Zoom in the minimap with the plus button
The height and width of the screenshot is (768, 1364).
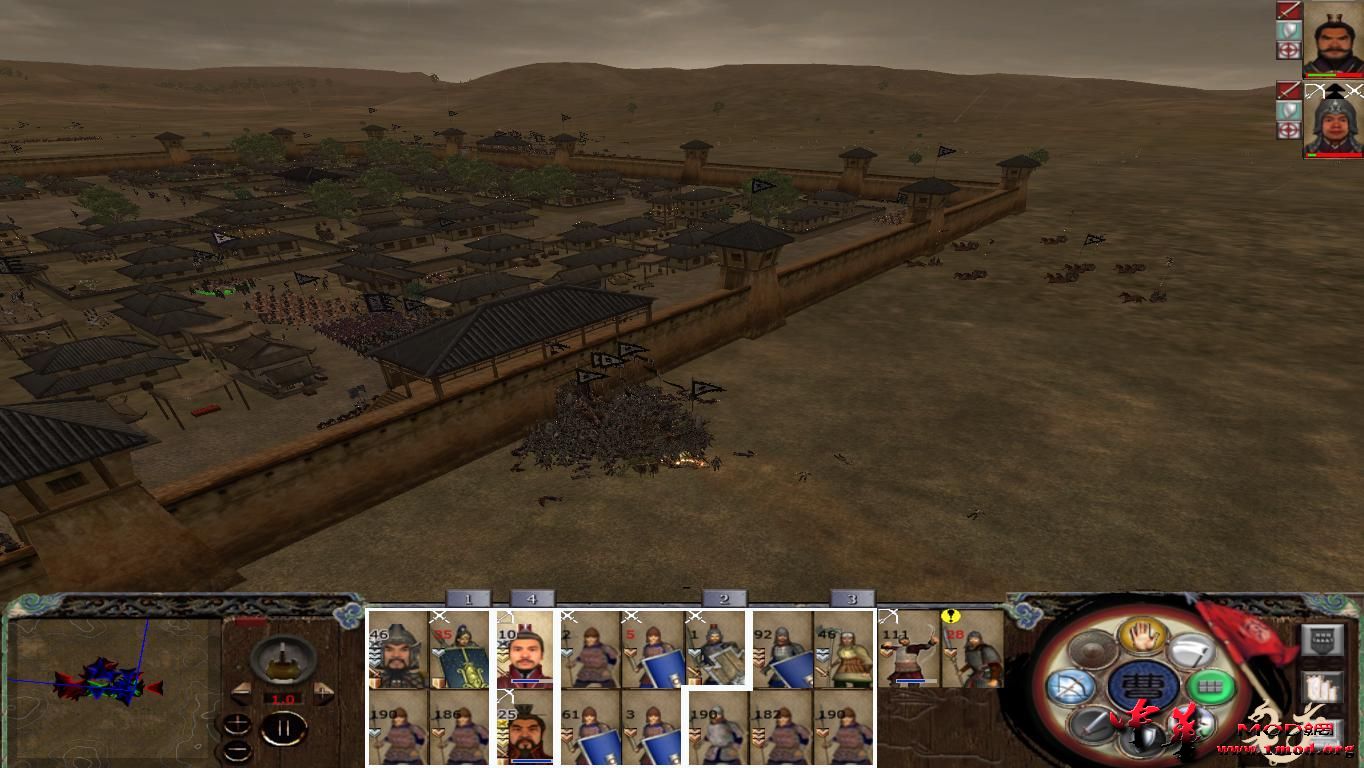[x=237, y=724]
